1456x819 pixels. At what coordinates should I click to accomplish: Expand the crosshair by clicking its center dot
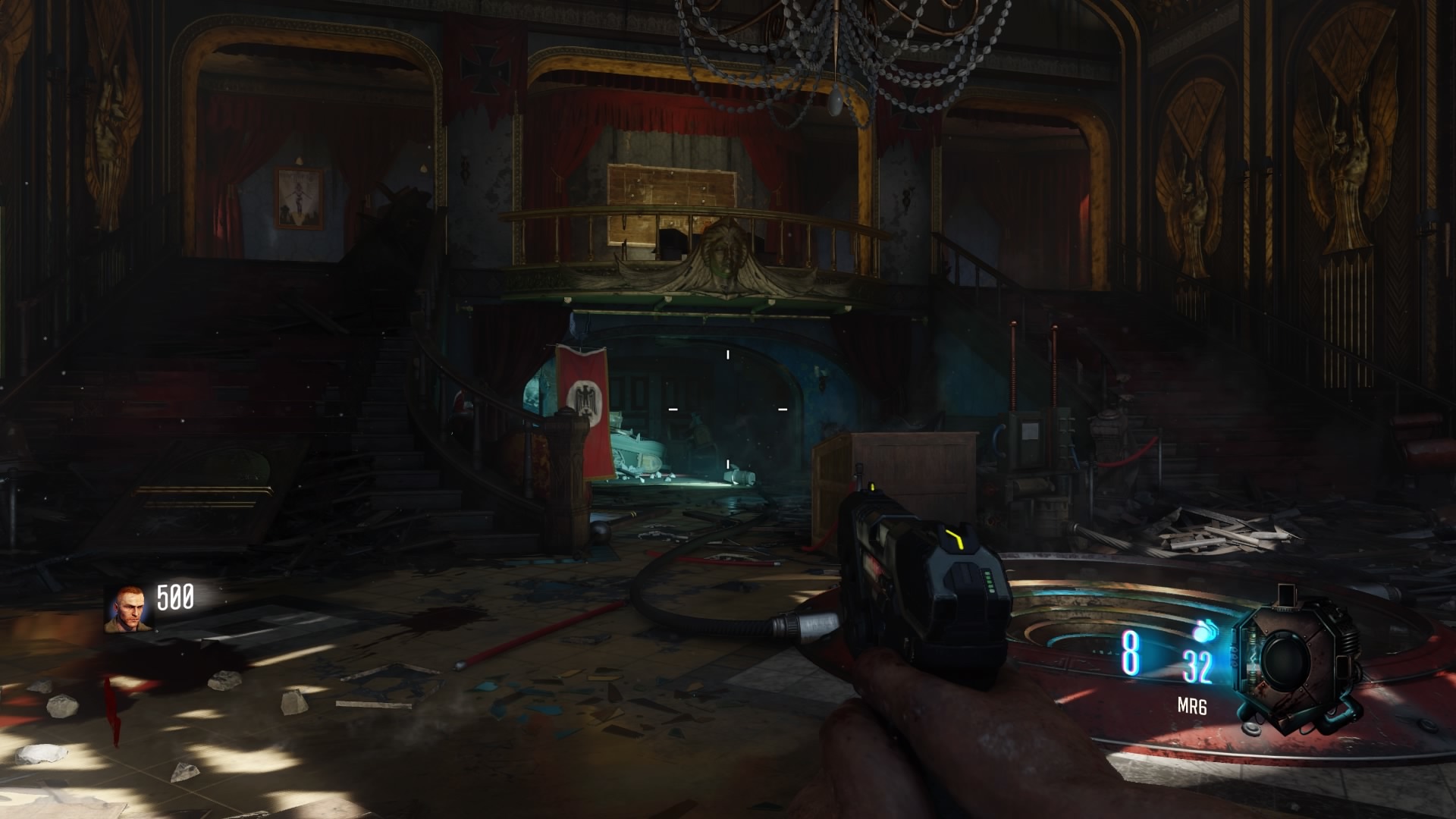pyautogui.click(x=727, y=409)
